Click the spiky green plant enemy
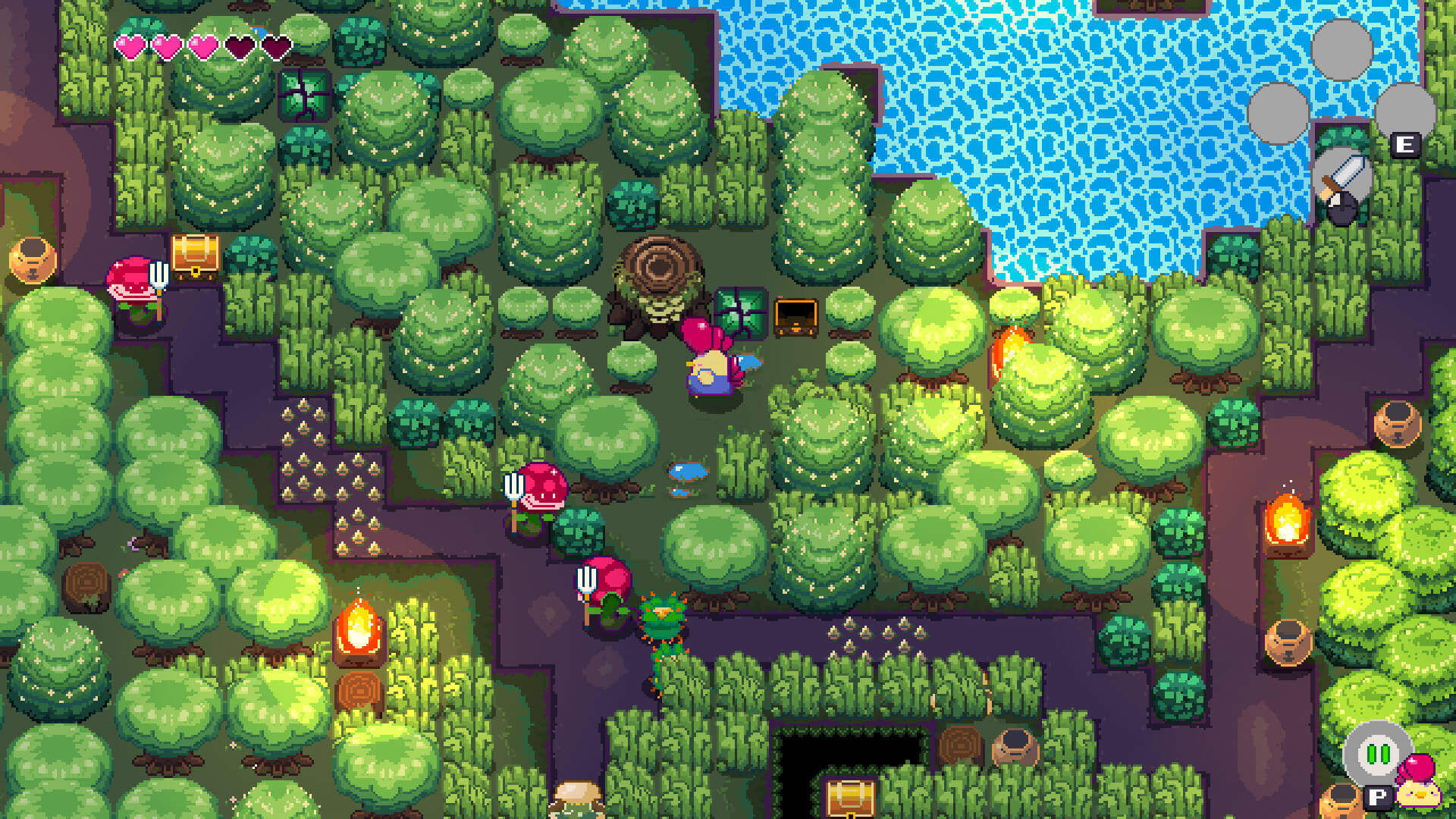Screen dimensions: 1456x819 point(664,618)
